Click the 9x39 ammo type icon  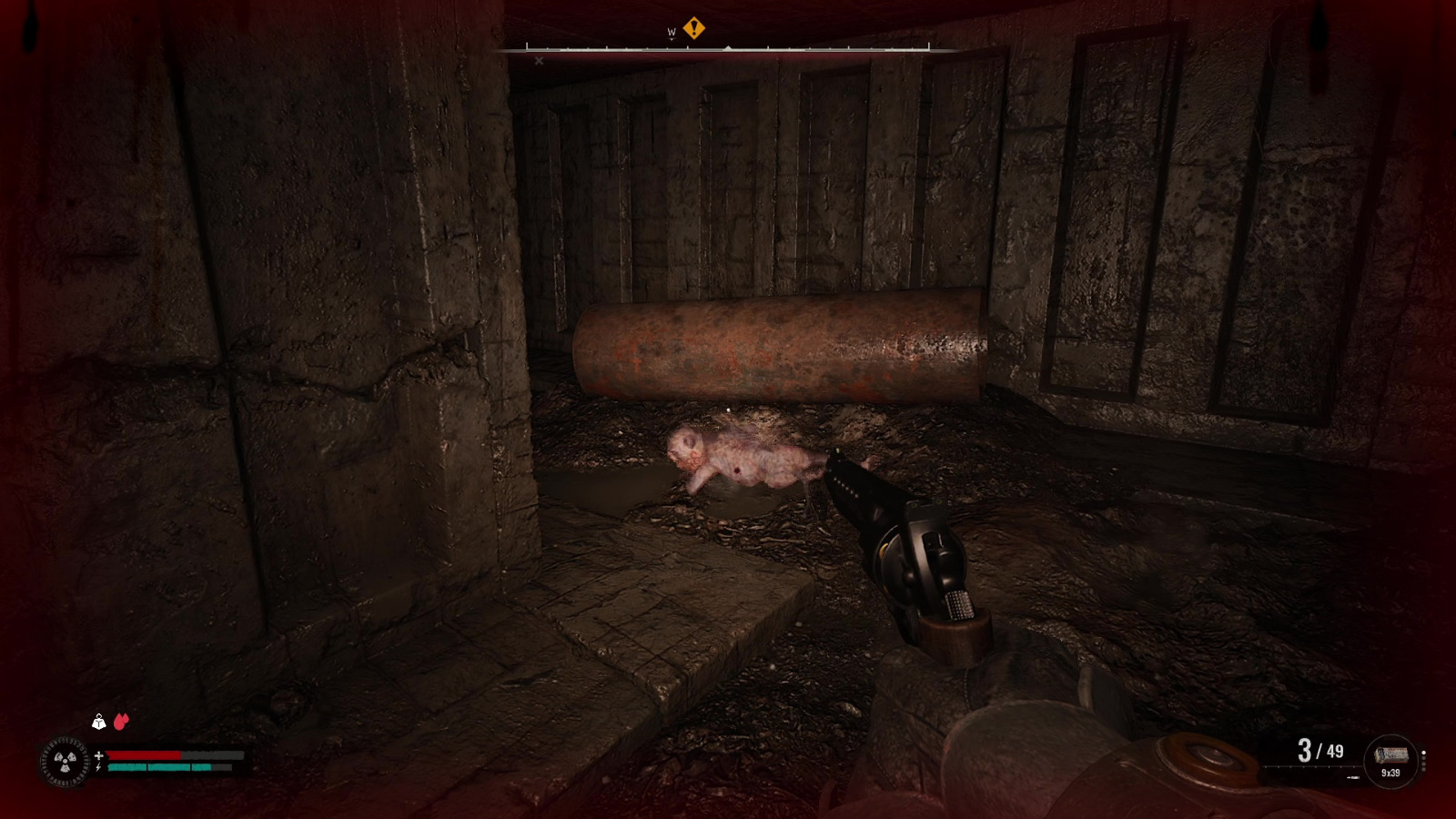(1391, 754)
